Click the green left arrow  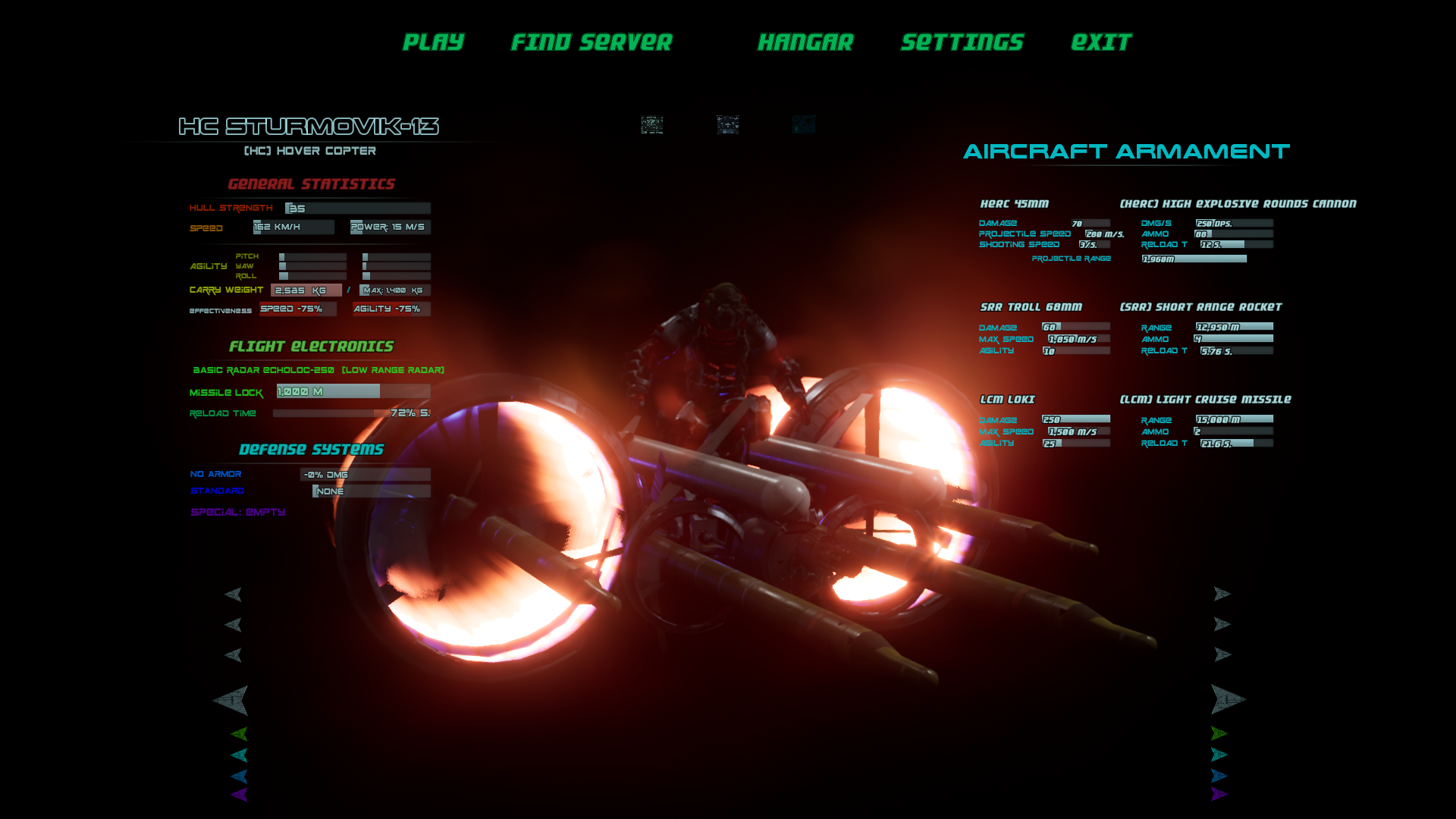[239, 733]
